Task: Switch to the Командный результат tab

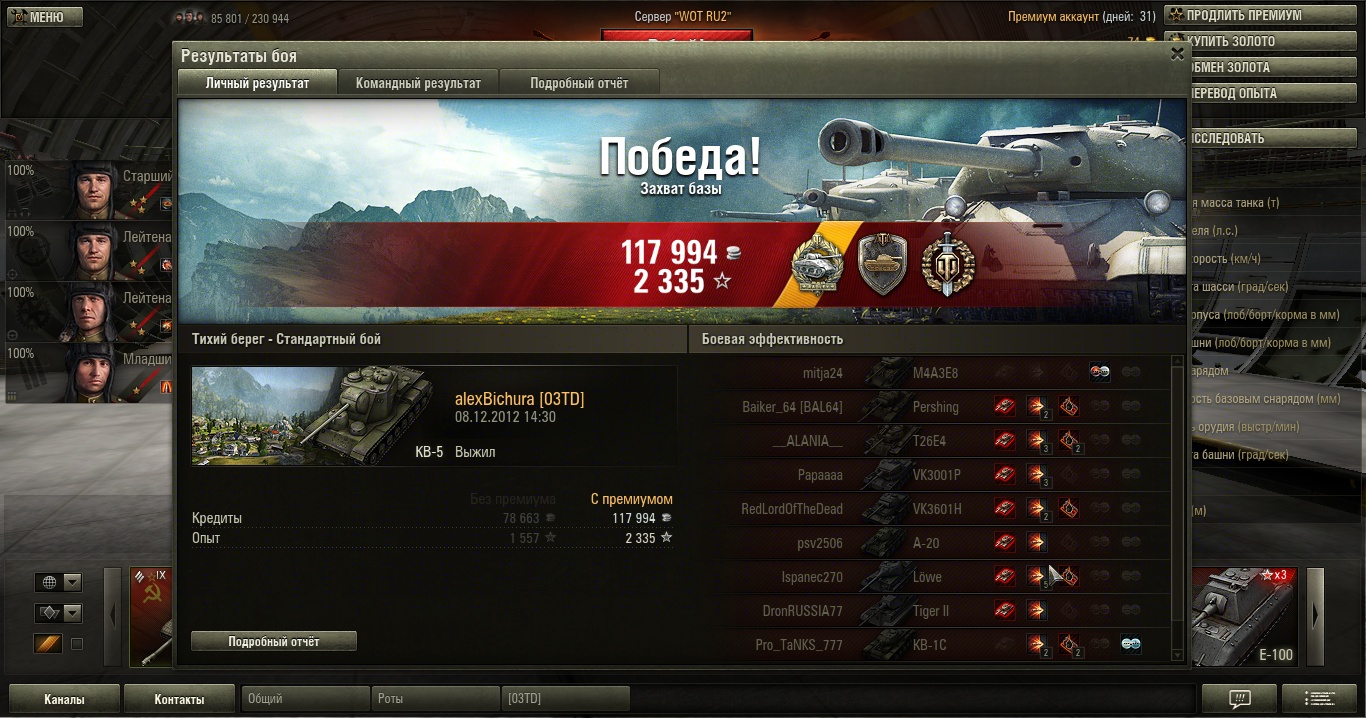Action: (x=418, y=83)
